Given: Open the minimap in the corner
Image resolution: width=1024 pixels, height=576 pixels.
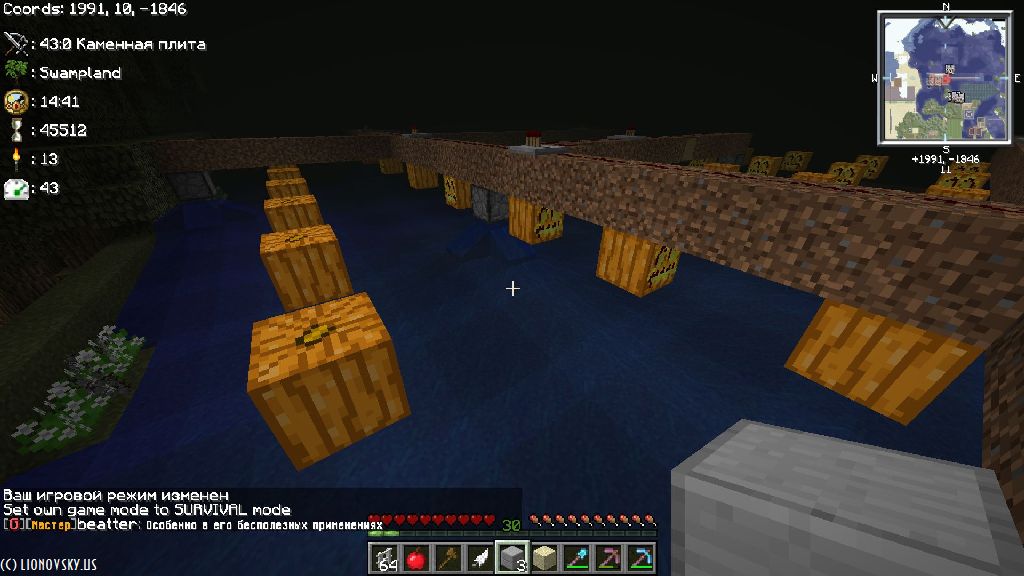Looking at the screenshot, I should point(944,77).
